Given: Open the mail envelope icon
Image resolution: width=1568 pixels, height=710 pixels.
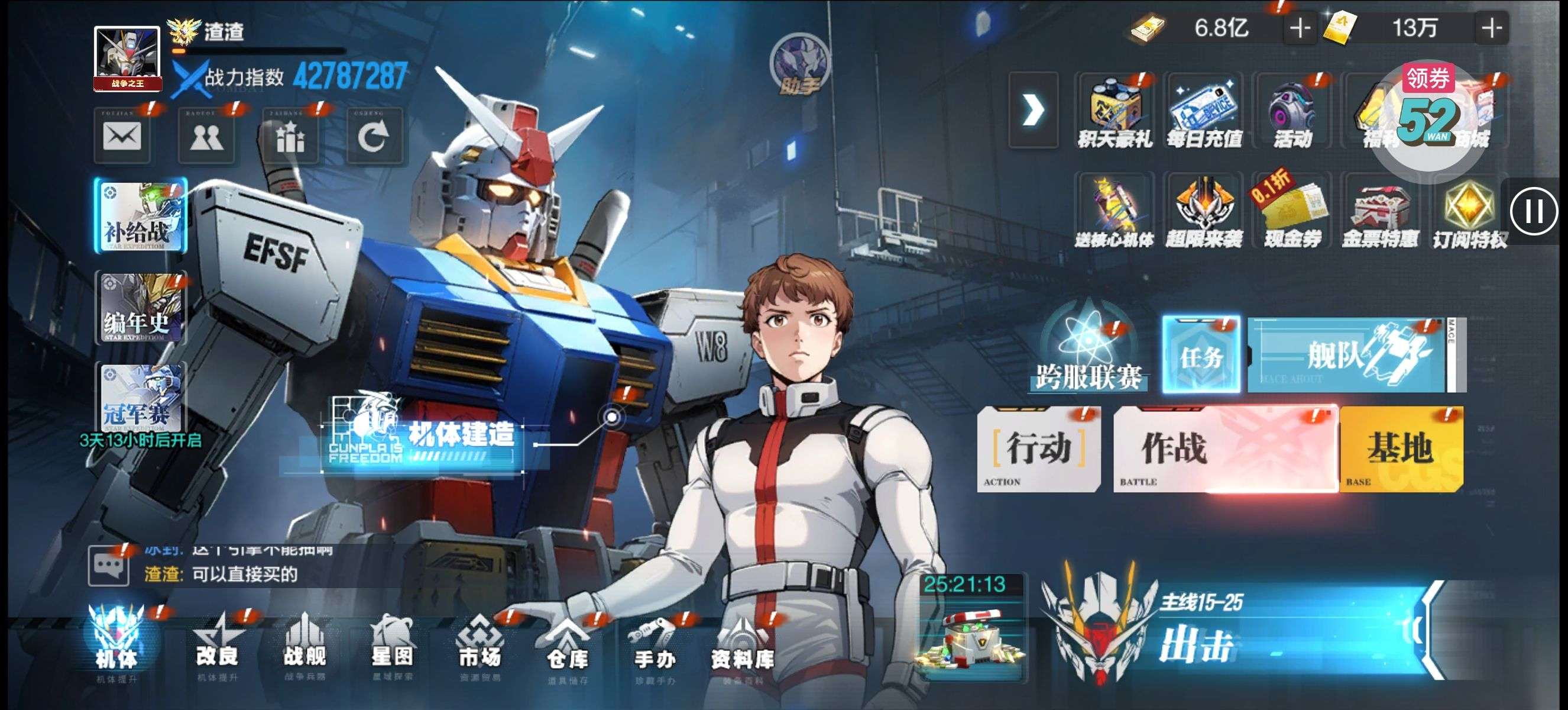Looking at the screenshot, I should pos(122,136).
